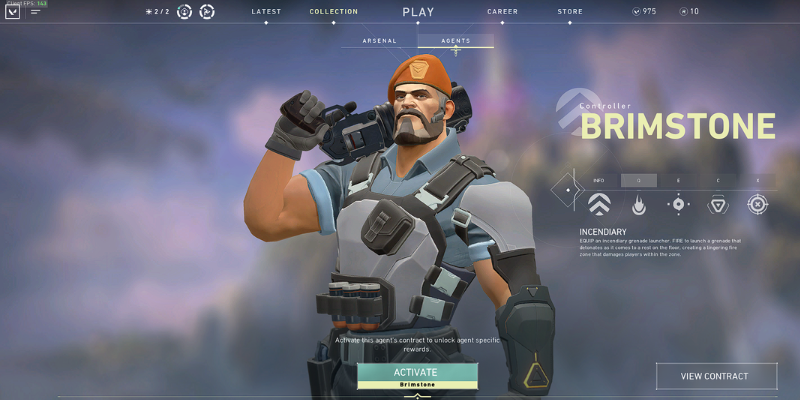Open the Career menu
The width and height of the screenshot is (800, 400).
[x=502, y=12]
